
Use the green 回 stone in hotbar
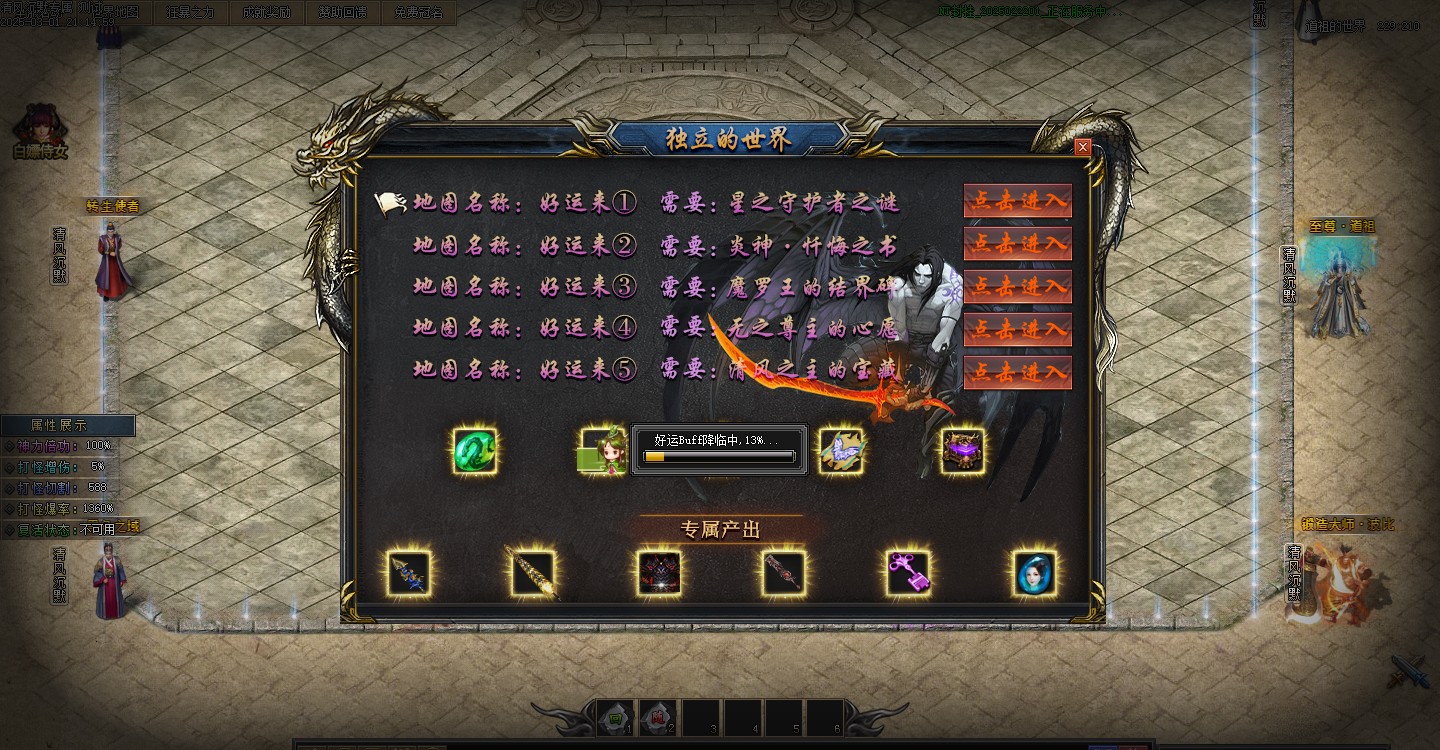[616, 717]
